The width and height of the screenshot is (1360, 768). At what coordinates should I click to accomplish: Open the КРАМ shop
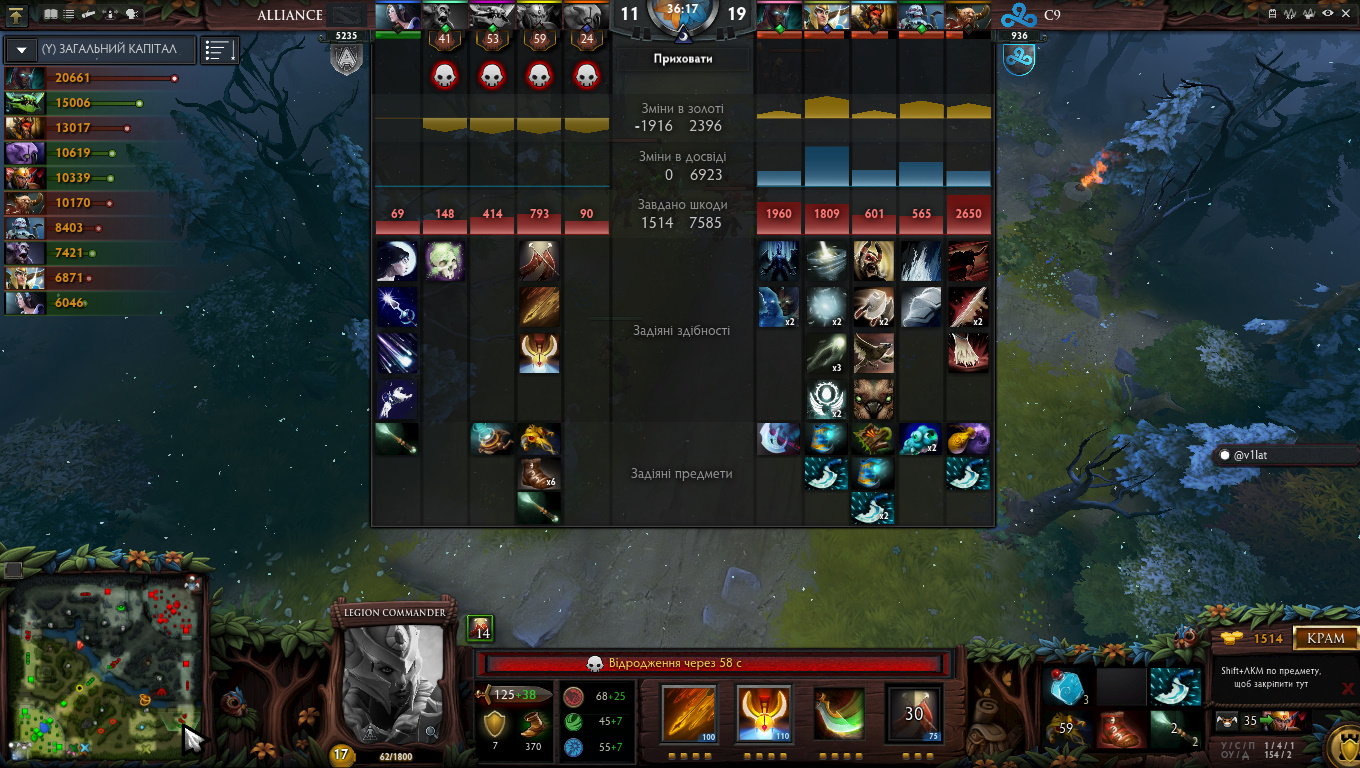[1326, 638]
